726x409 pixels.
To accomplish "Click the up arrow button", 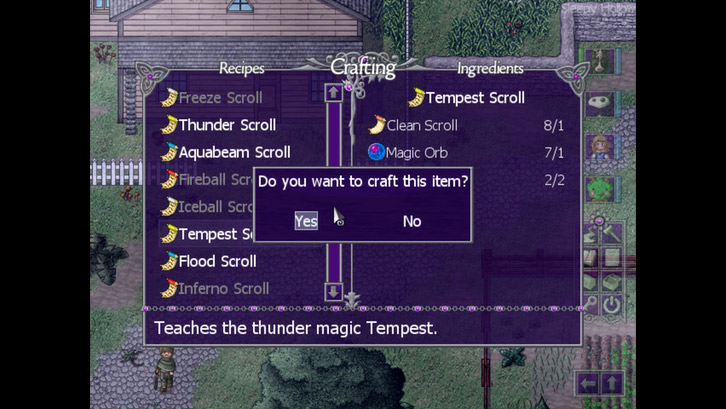I will point(611,383).
